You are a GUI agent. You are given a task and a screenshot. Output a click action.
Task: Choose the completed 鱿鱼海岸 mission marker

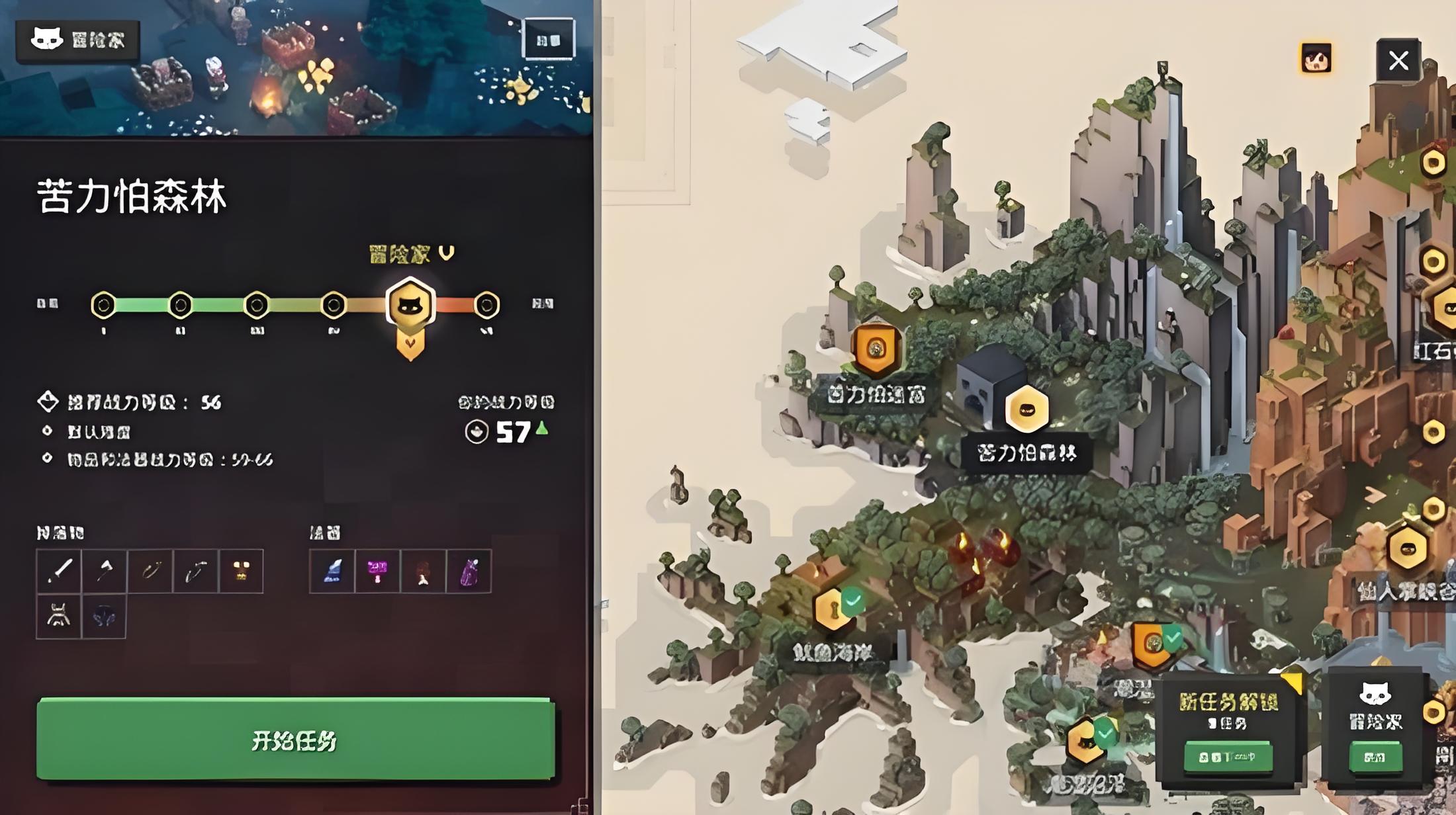832,609
